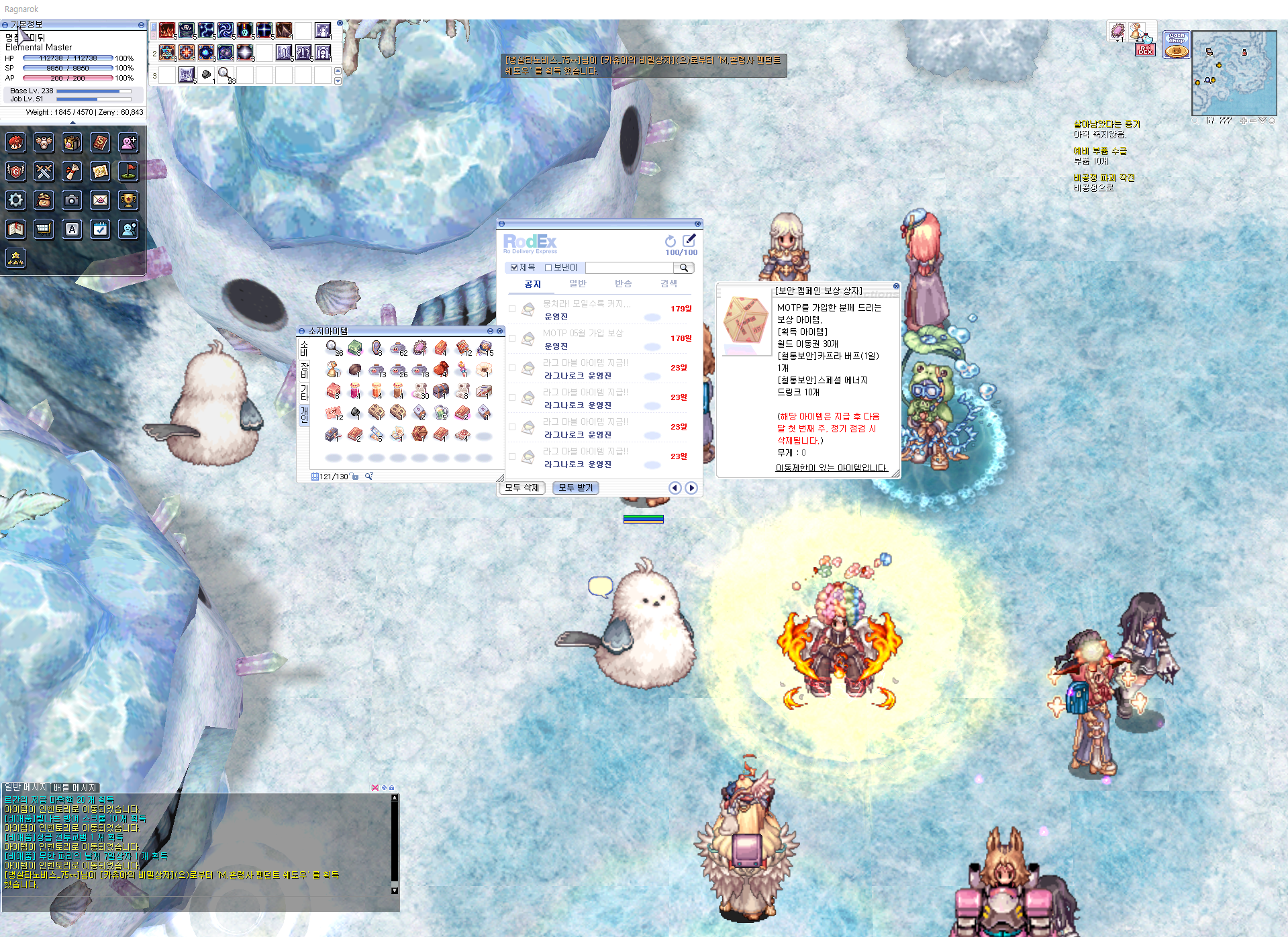Open the 'MOTP 05월 가입 보상' mail
1288x937 pixels.
pos(583,334)
